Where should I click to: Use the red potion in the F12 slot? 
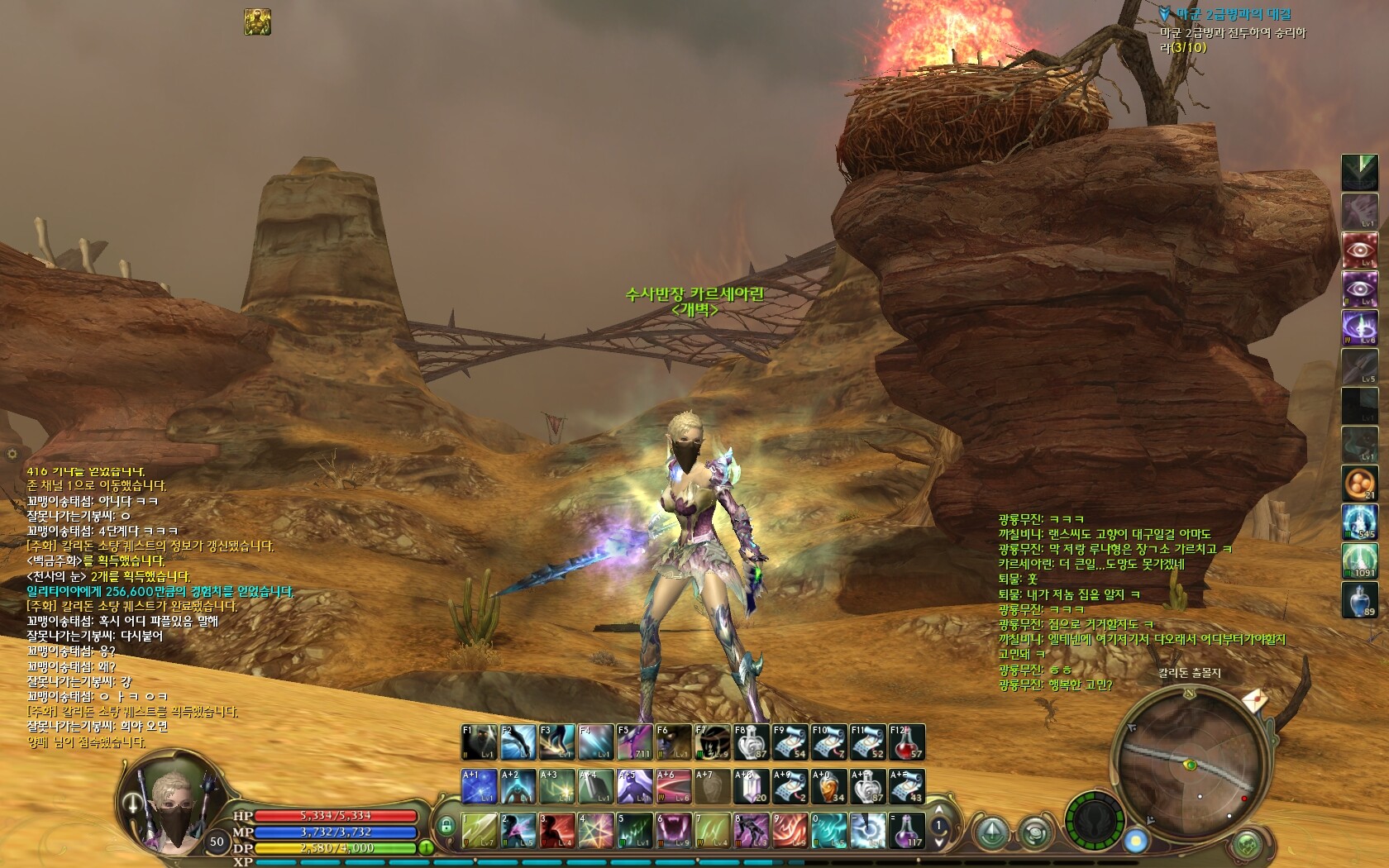click(906, 742)
